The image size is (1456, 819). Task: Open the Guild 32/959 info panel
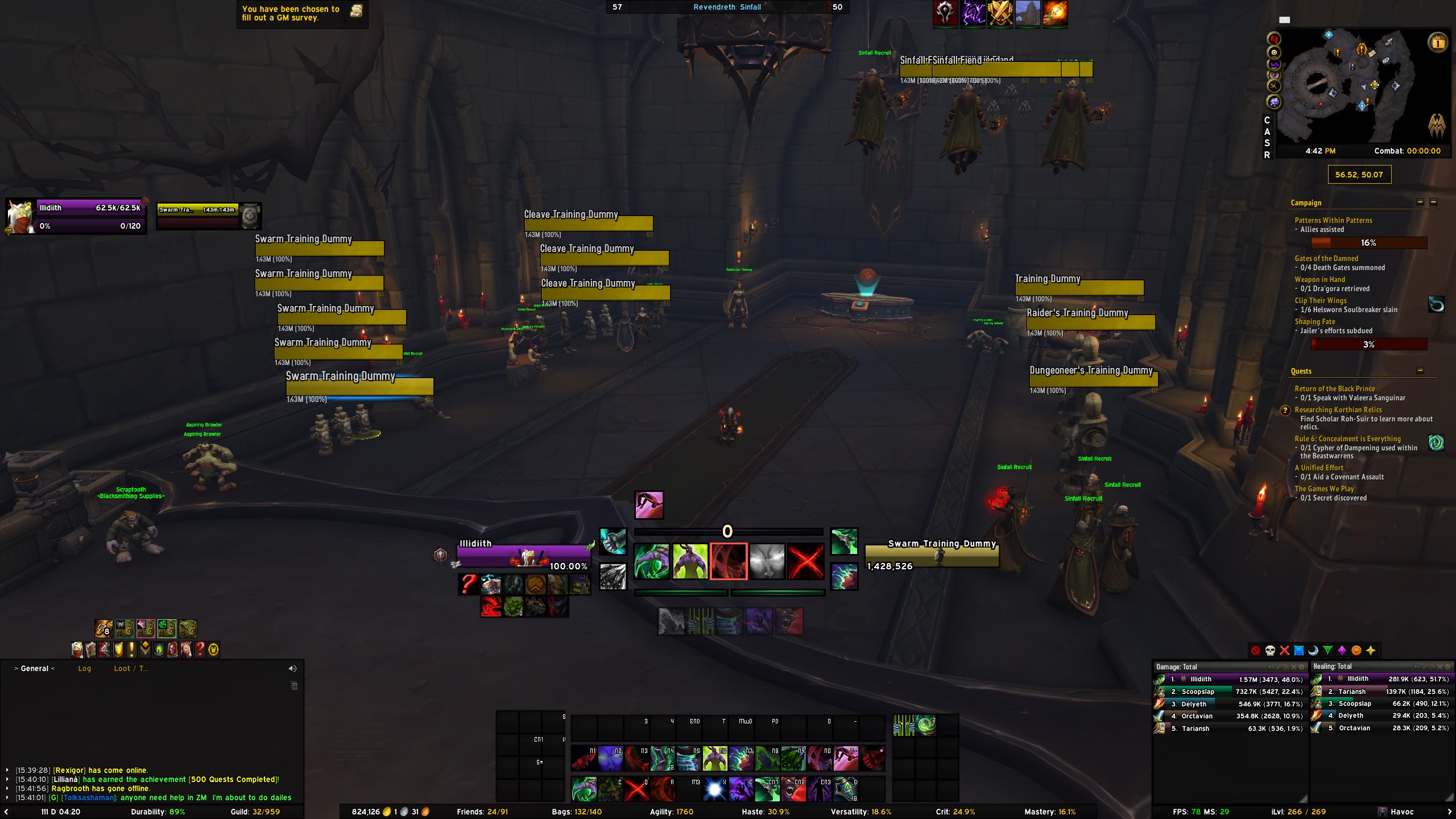click(255, 812)
